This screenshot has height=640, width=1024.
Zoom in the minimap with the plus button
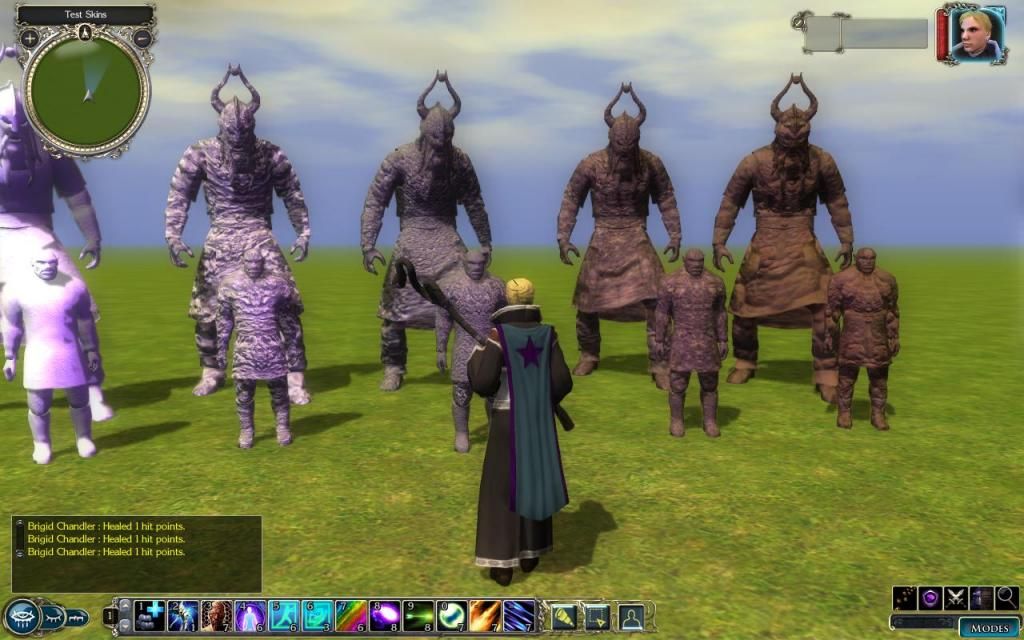(x=30, y=39)
